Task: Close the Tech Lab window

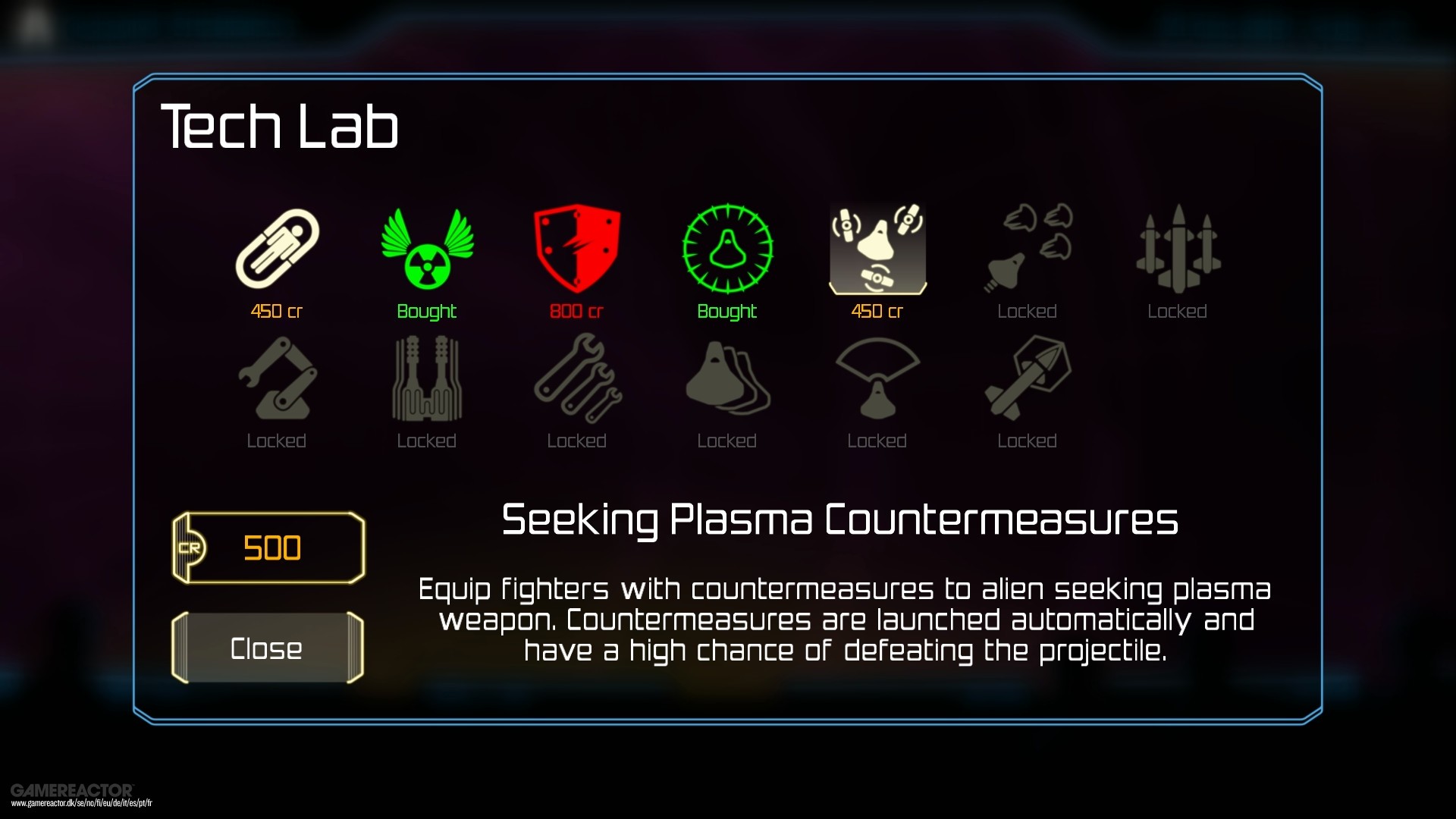Action: coord(267,648)
